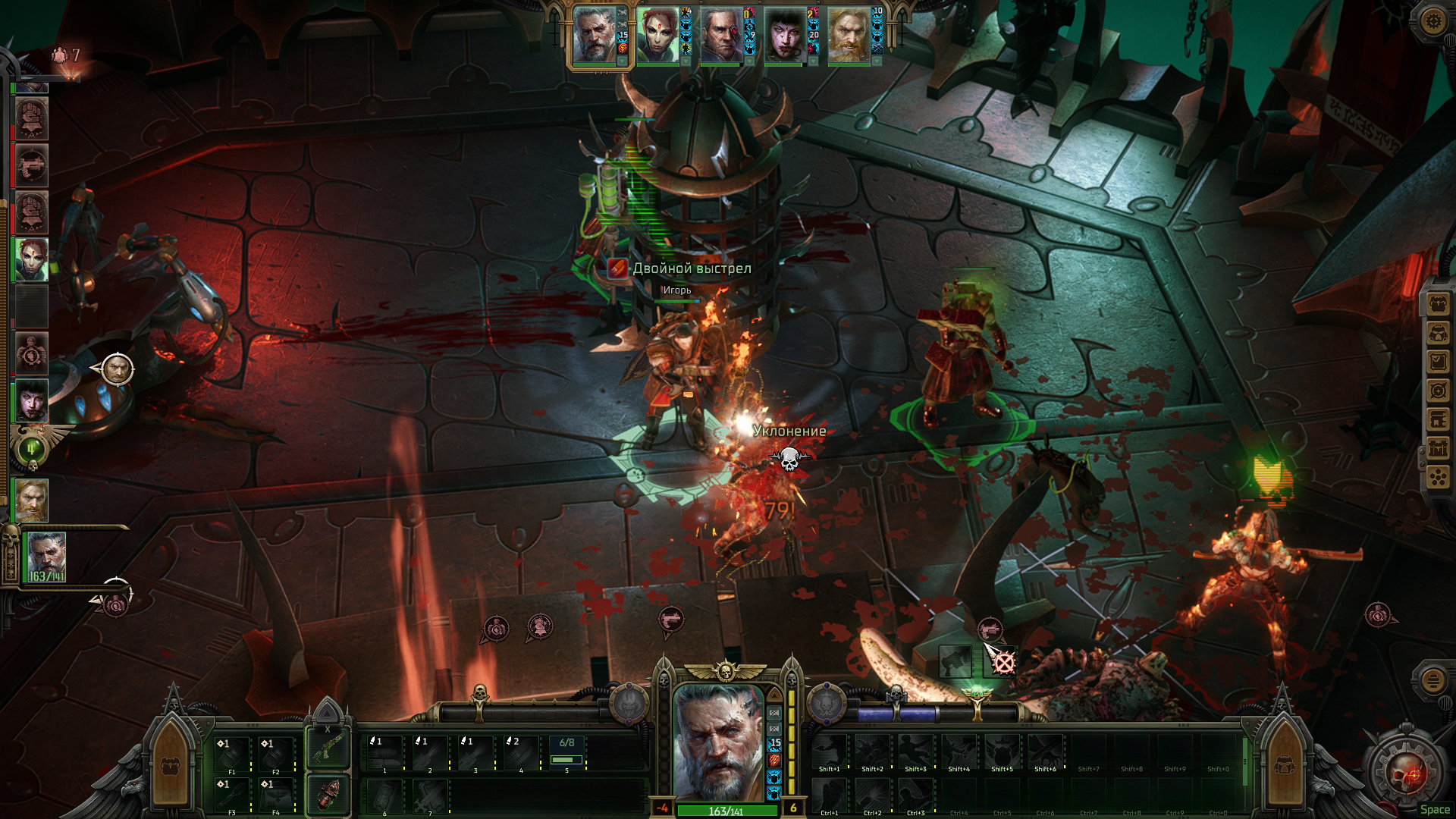Viewport: 1456px width, 819px height.
Task: Reload weapon via the 6/8 ammo slot
Action: (x=566, y=754)
